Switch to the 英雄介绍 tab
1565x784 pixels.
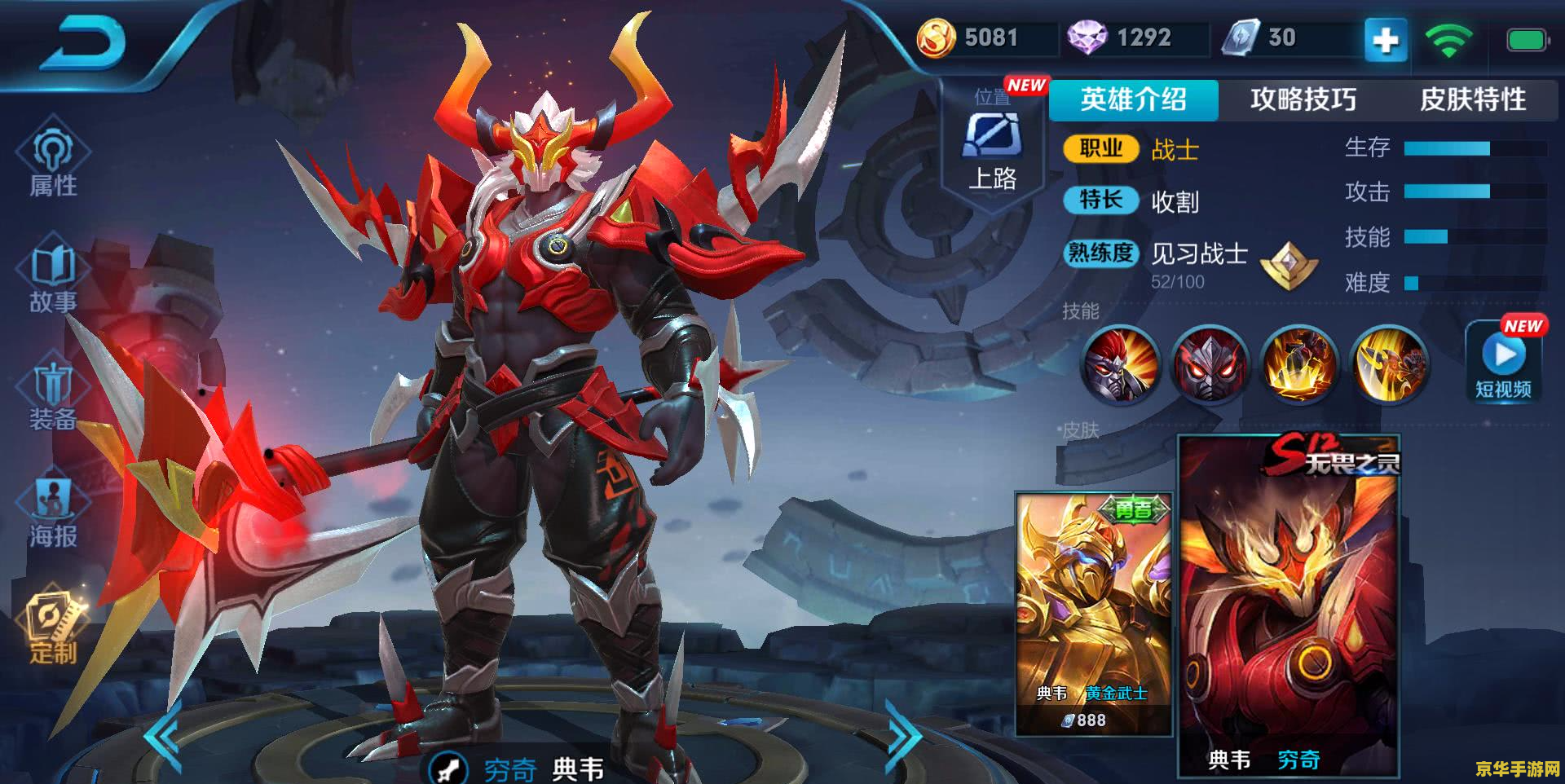click(x=1133, y=99)
